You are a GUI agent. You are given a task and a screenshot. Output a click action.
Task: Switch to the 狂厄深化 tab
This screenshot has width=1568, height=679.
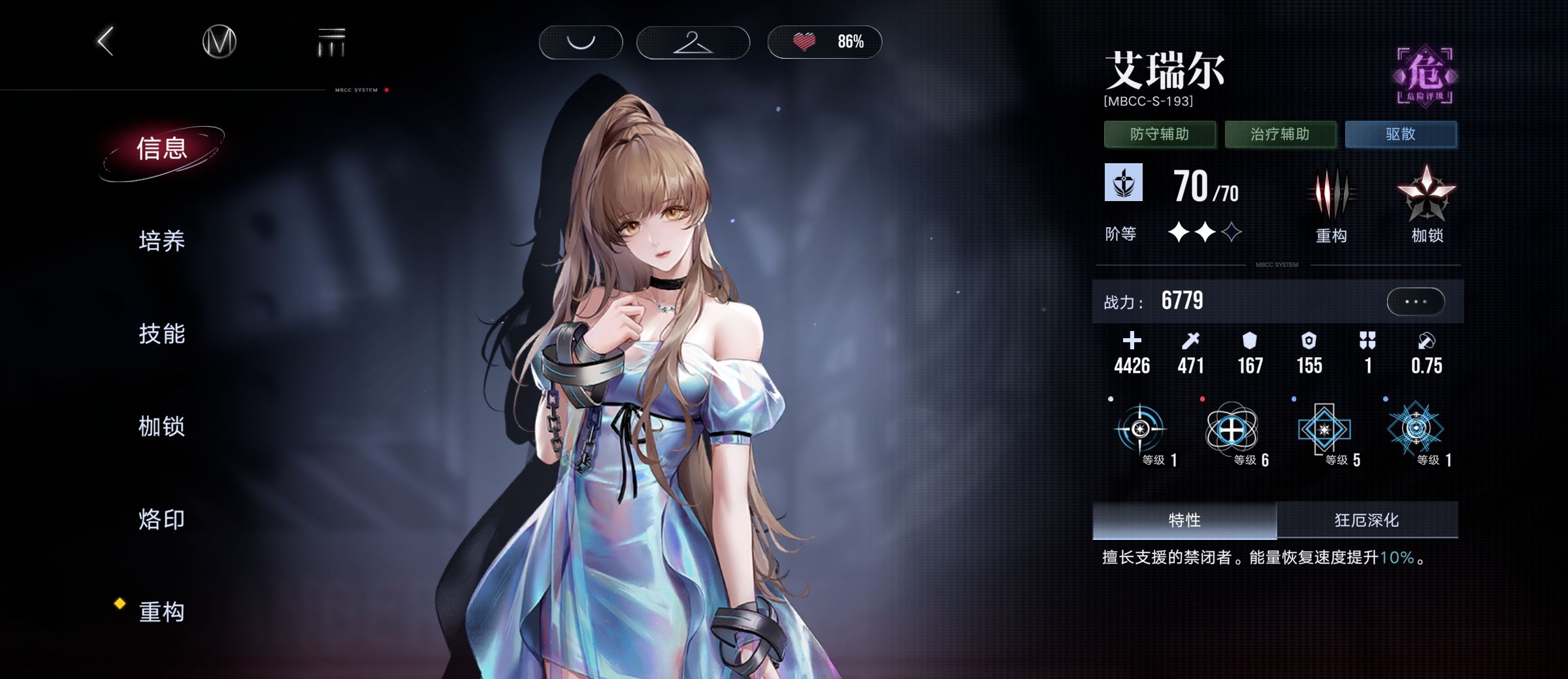pos(1367,520)
